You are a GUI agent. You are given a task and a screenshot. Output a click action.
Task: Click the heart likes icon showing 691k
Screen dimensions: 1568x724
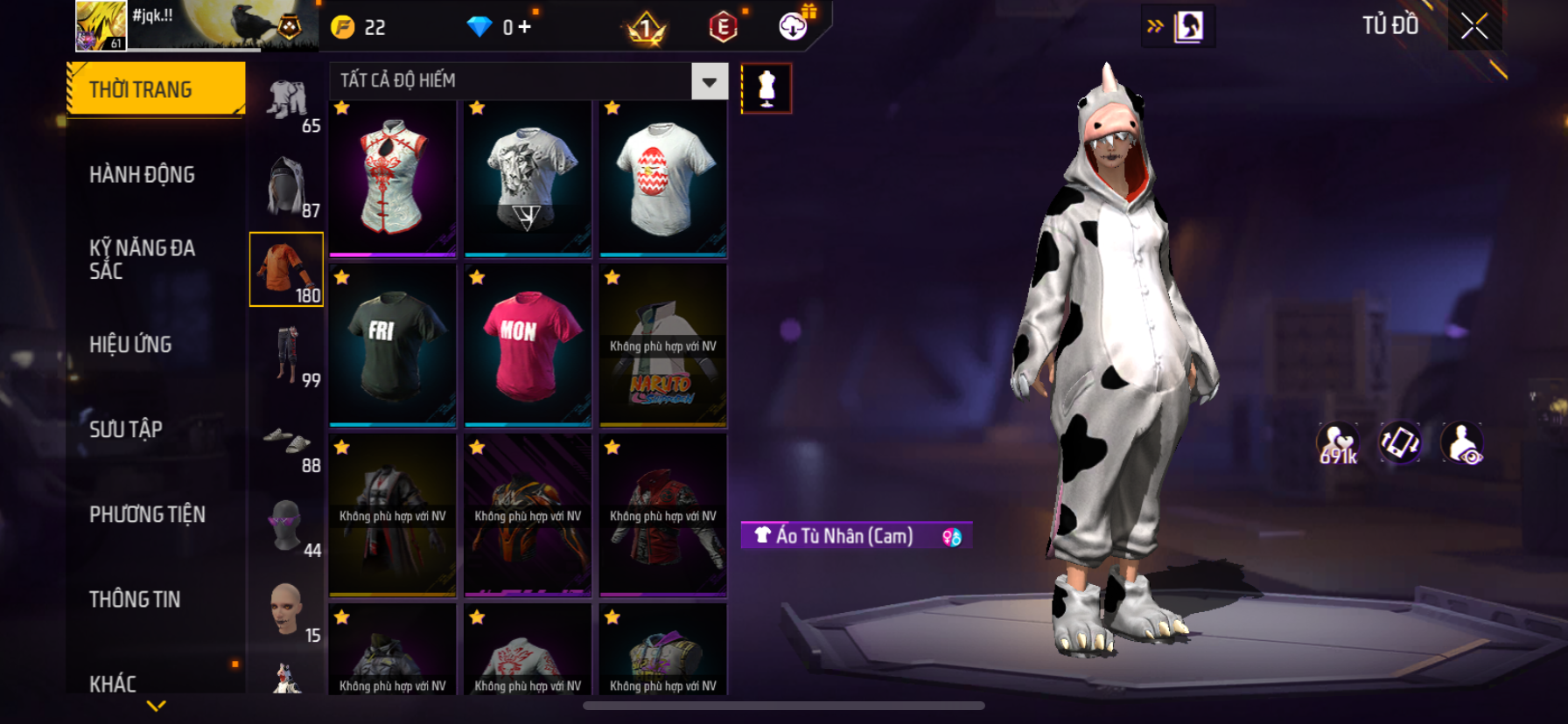pyautogui.click(x=1338, y=443)
